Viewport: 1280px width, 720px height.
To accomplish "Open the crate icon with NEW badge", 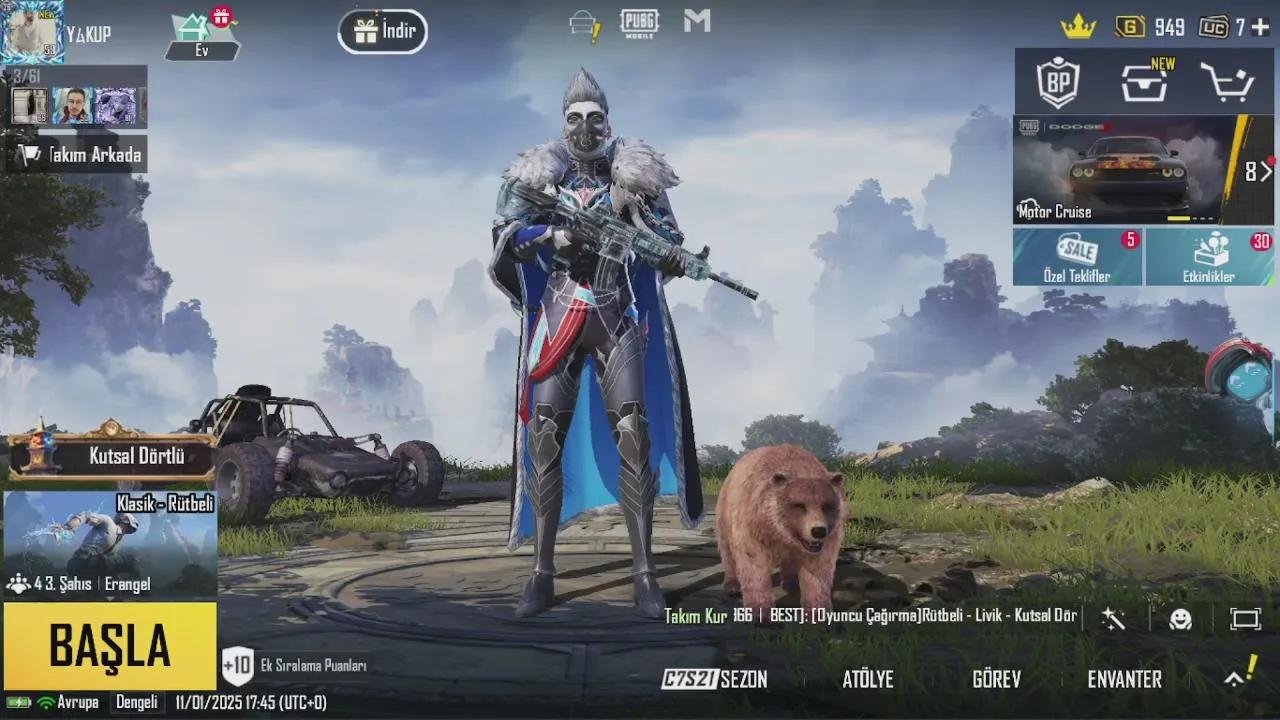I will pos(1143,83).
